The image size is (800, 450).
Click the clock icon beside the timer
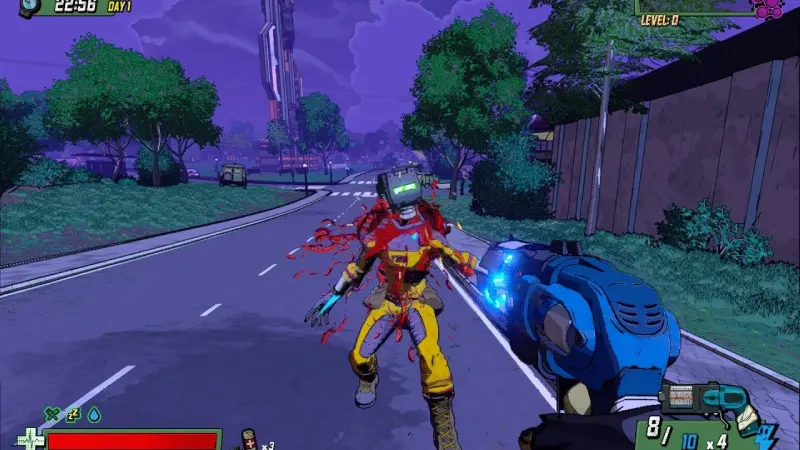point(28,6)
